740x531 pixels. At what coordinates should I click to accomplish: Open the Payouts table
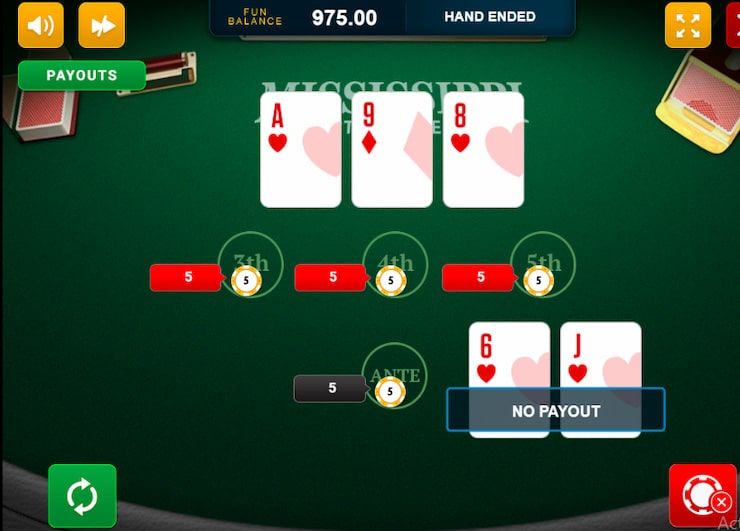coord(82,75)
